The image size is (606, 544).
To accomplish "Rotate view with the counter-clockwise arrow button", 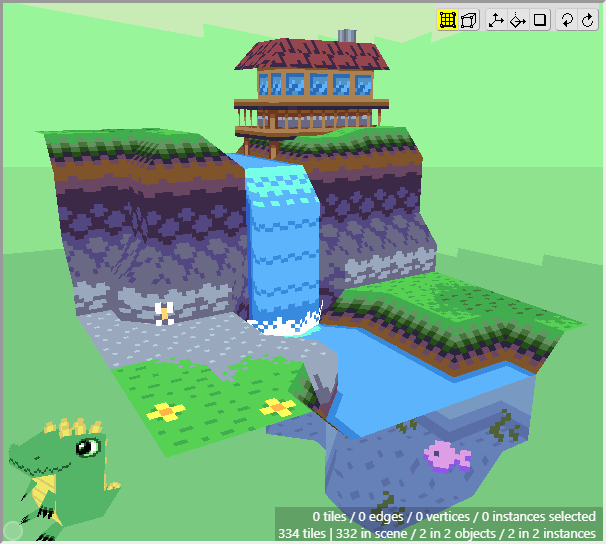I will [566, 20].
